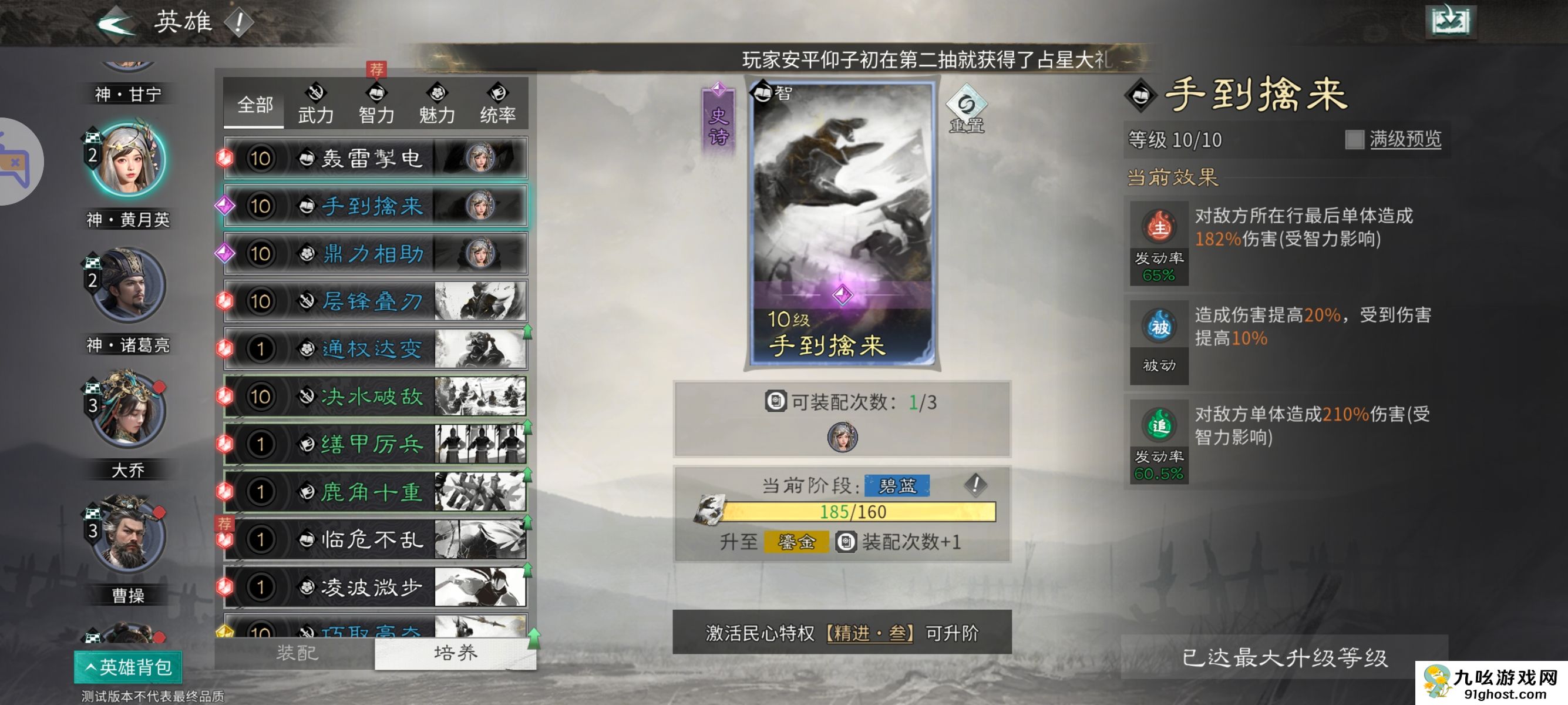Tap the exclamation icon next to 英雄
This screenshot has width=1568, height=705.
[238, 21]
